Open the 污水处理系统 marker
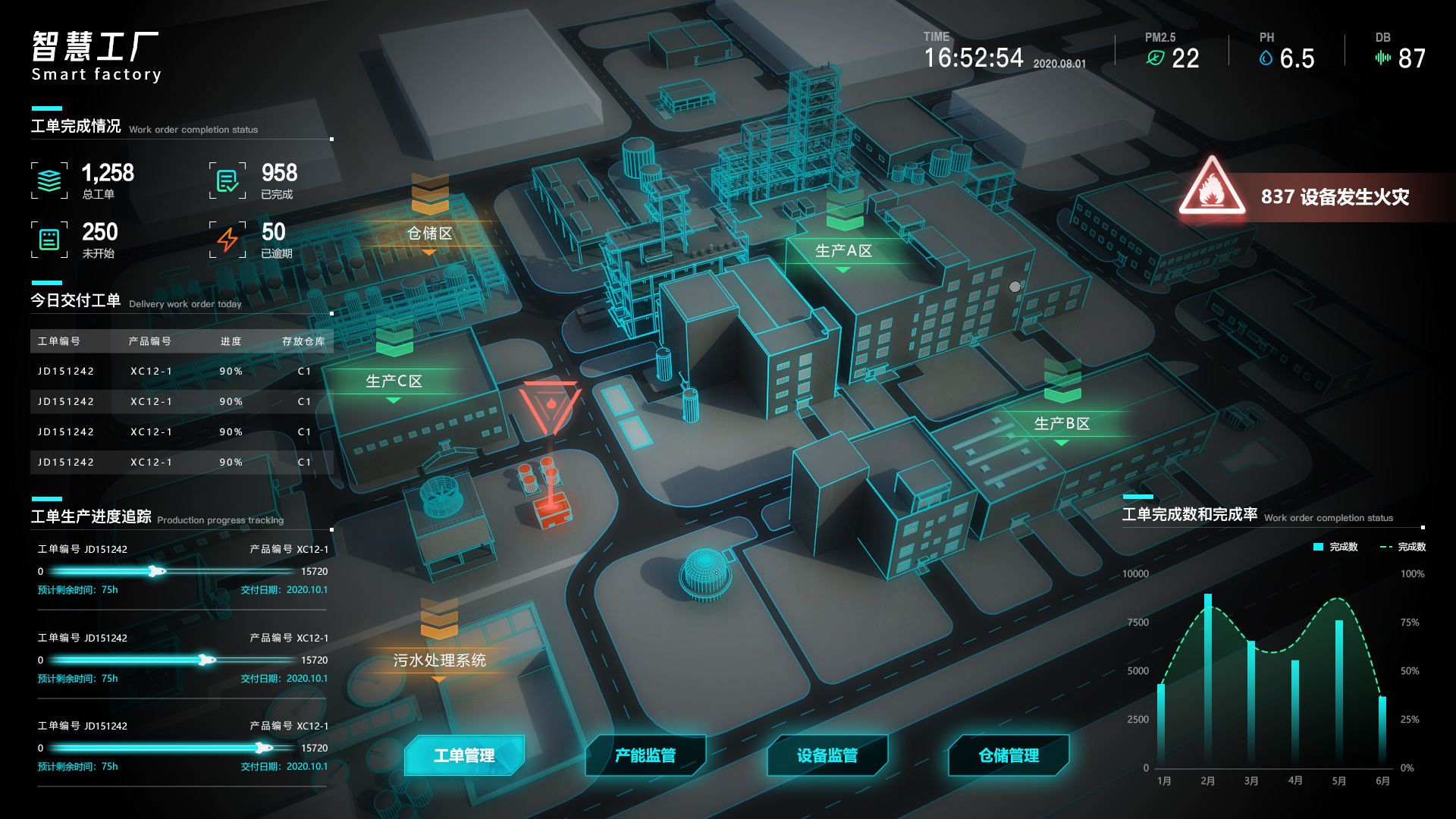Screen dimensions: 1456x819 tap(439, 660)
